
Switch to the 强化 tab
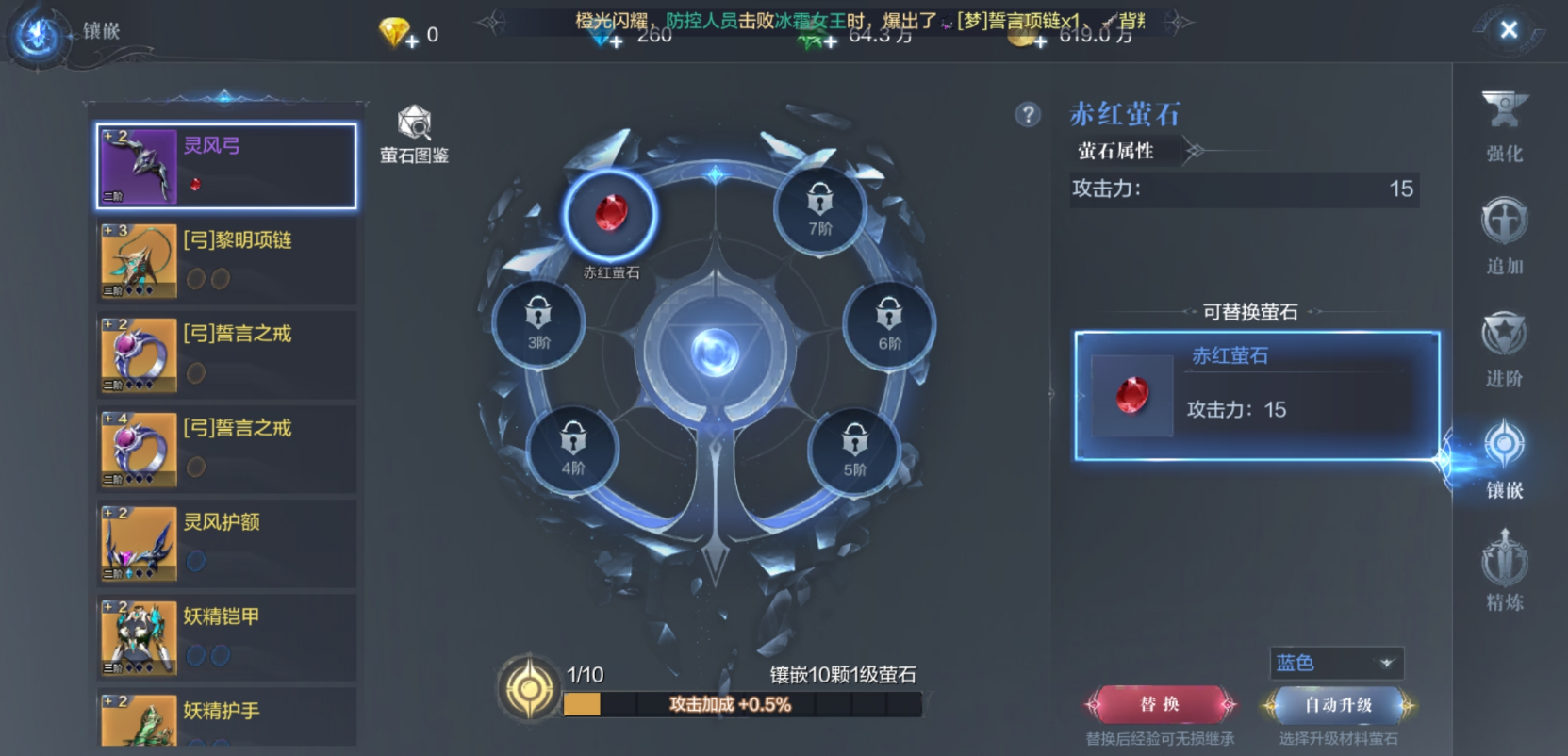pos(1503,127)
